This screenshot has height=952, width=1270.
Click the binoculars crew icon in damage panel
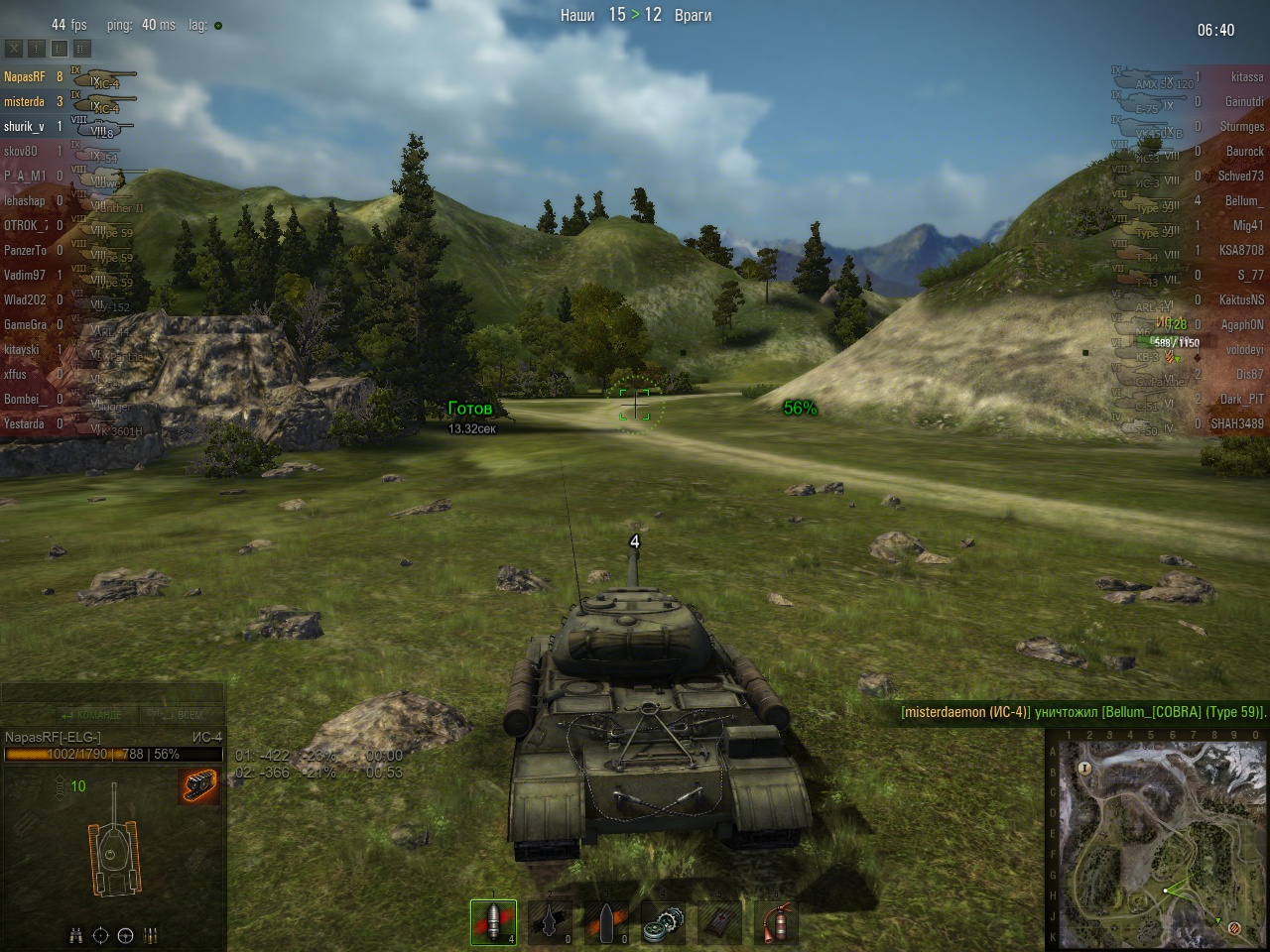75,935
